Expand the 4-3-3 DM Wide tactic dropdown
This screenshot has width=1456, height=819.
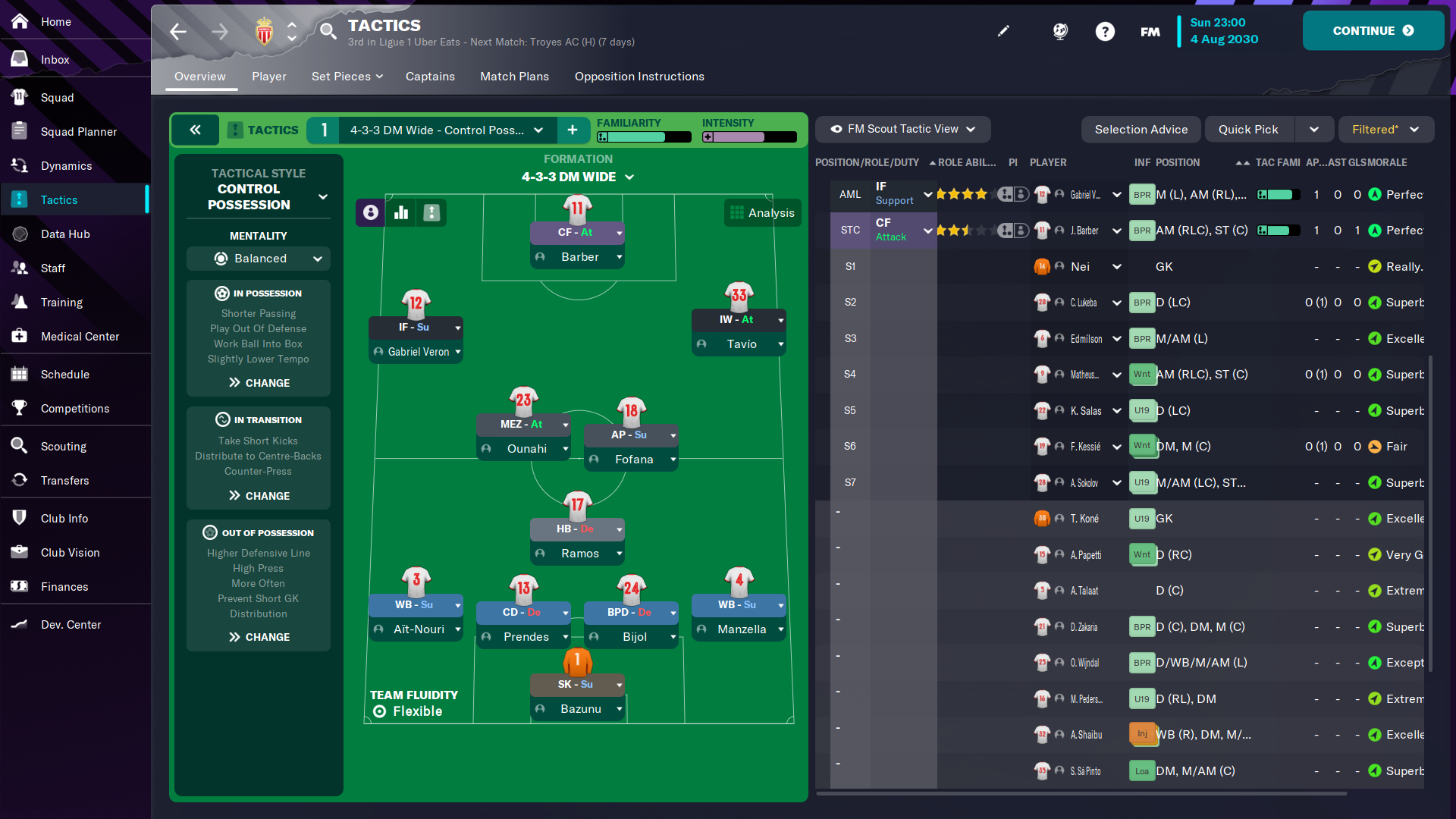[538, 130]
